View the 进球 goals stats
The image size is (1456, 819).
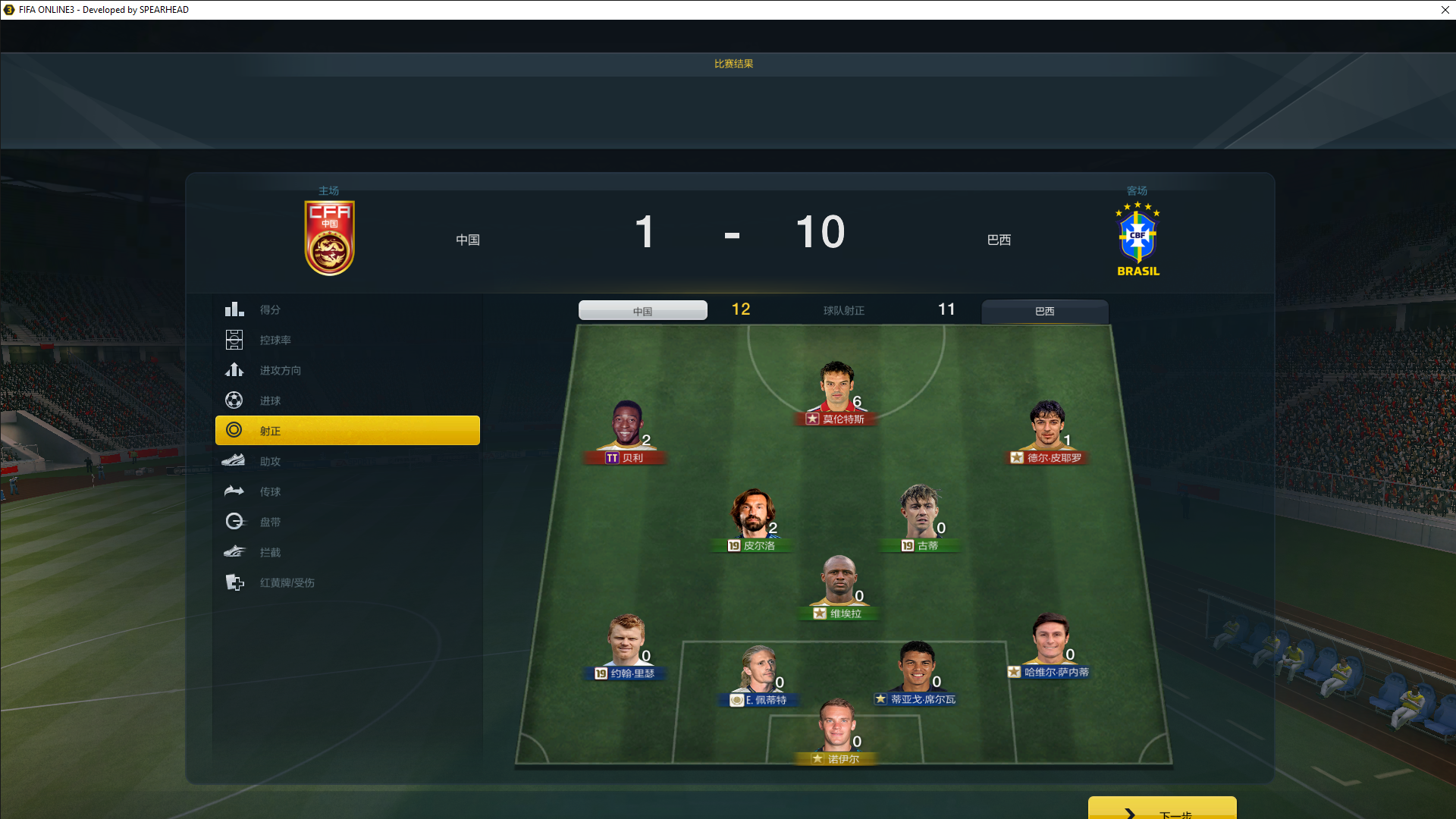coord(270,400)
